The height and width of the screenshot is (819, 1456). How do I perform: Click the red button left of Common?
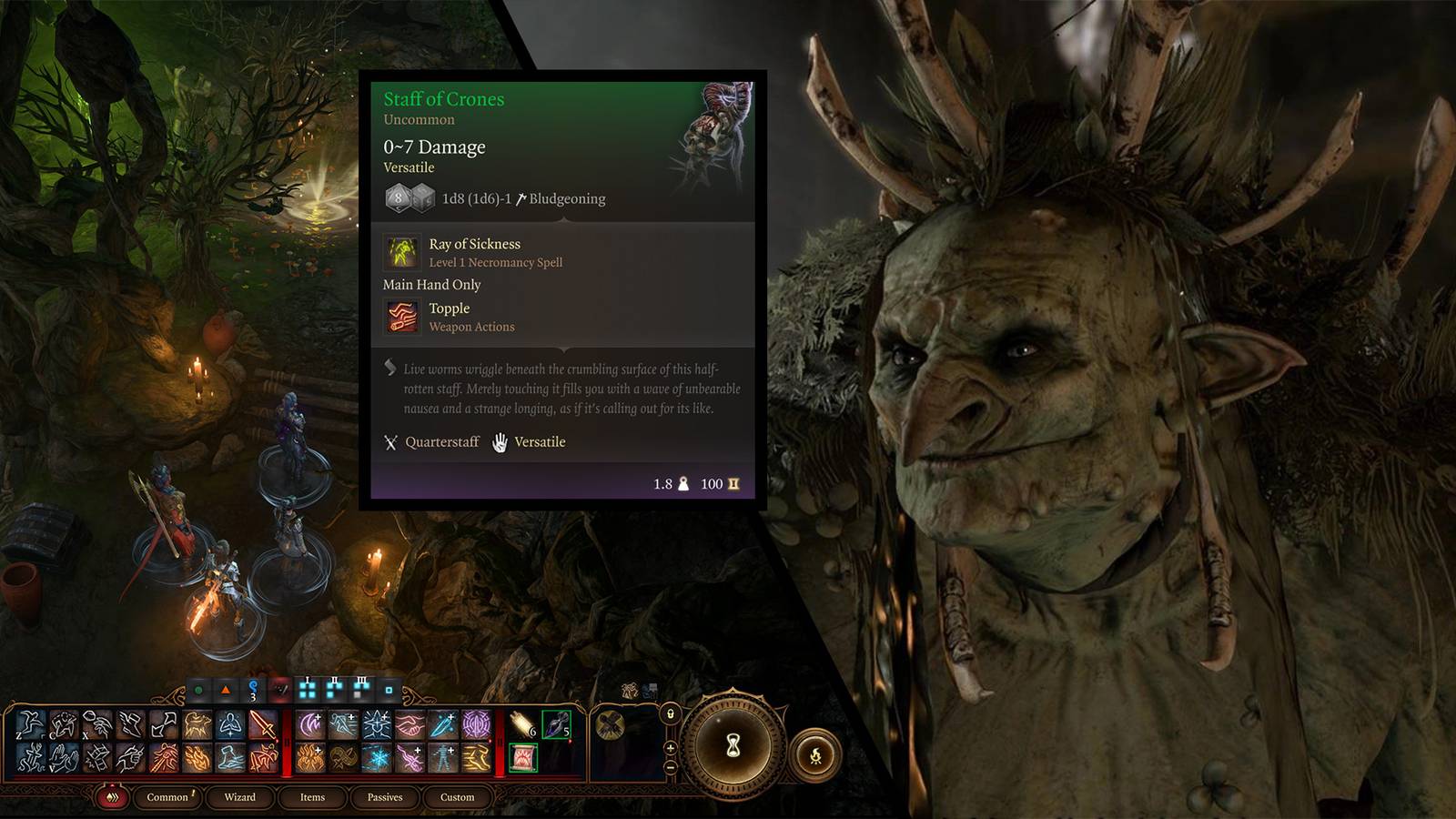point(112,797)
